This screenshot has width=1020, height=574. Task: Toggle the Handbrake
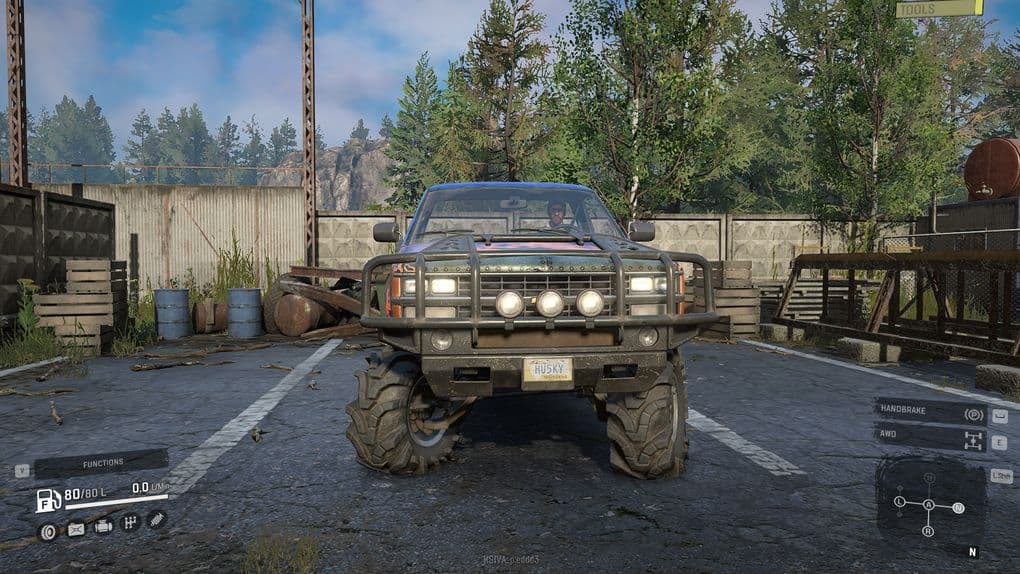point(931,412)
